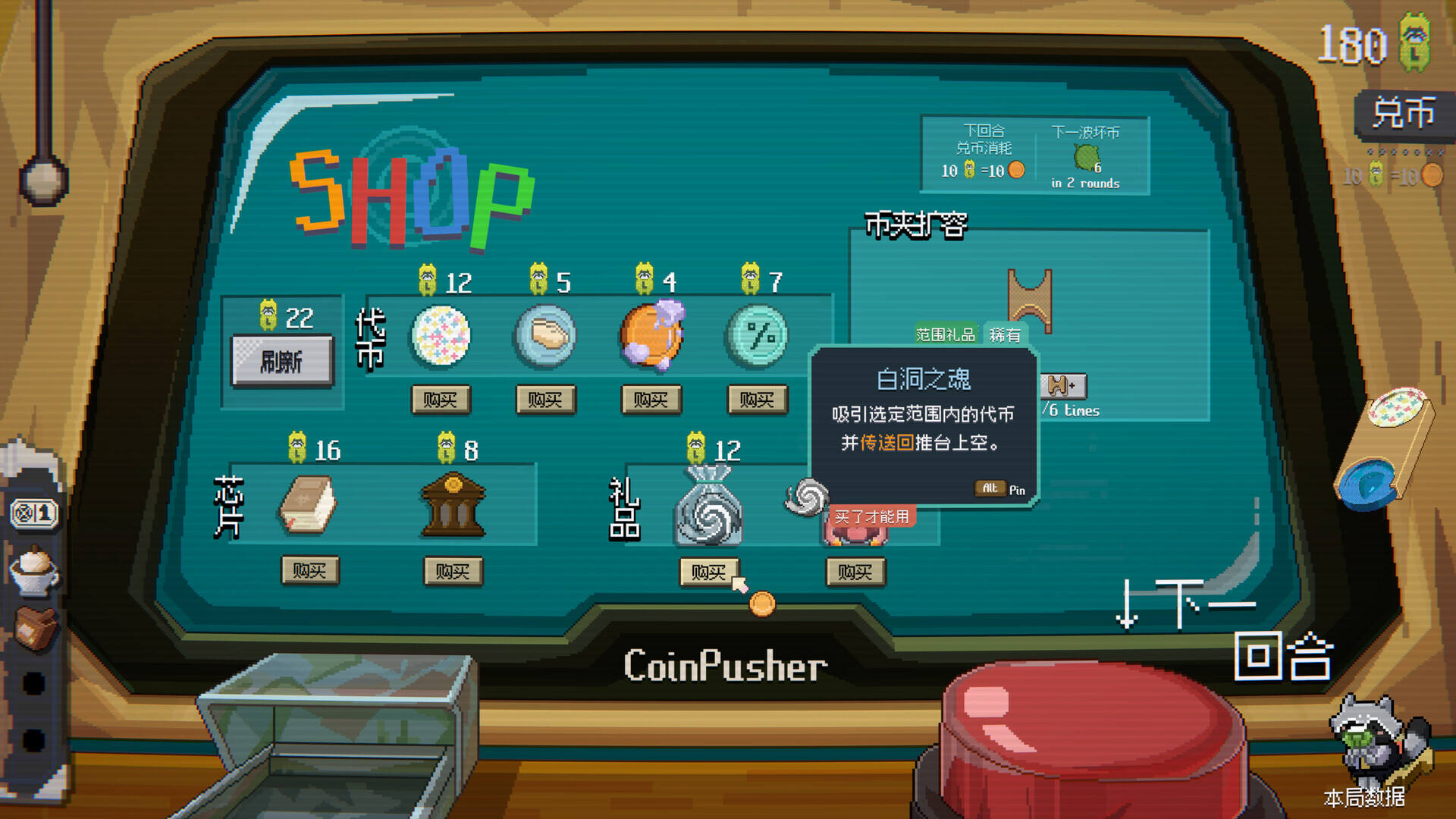The image size is (1456, 819).
Task: Buy the teal percent token costing 7
Action: [757, 400]
